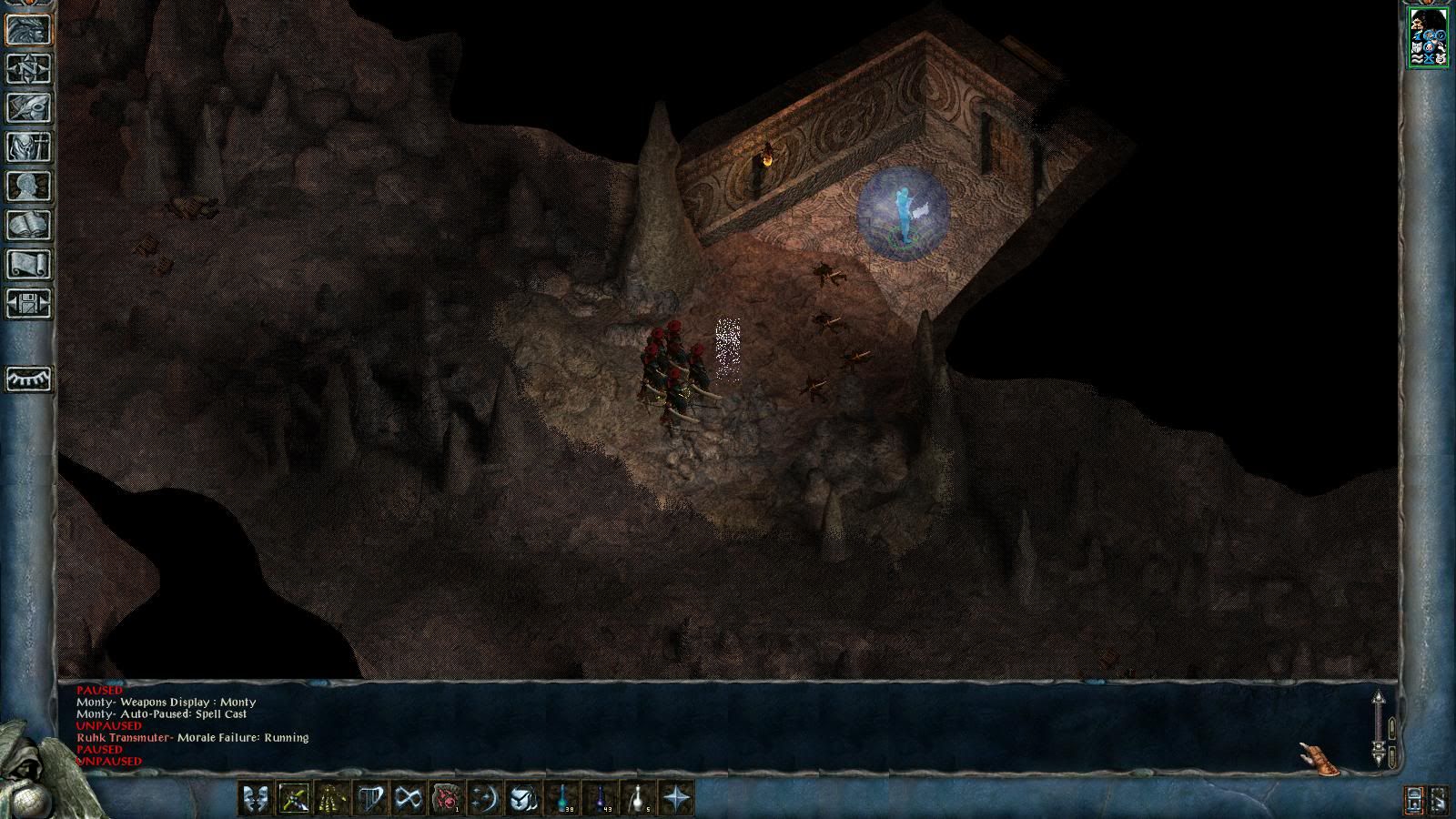Use the purple potion with 43 charges
This screenshot has height=819, width=1456.
(x=600, y=799)
